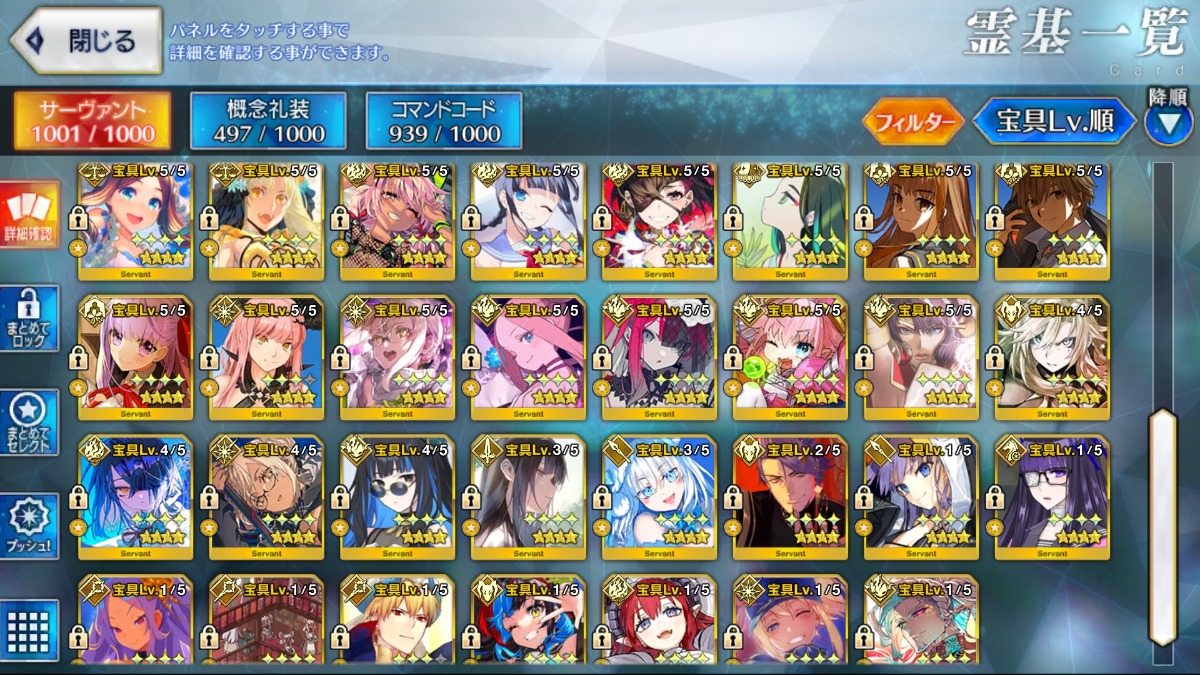Switch to the サーヴァント tab
This screenshot has width=1200, height=675.
[92, 121]
